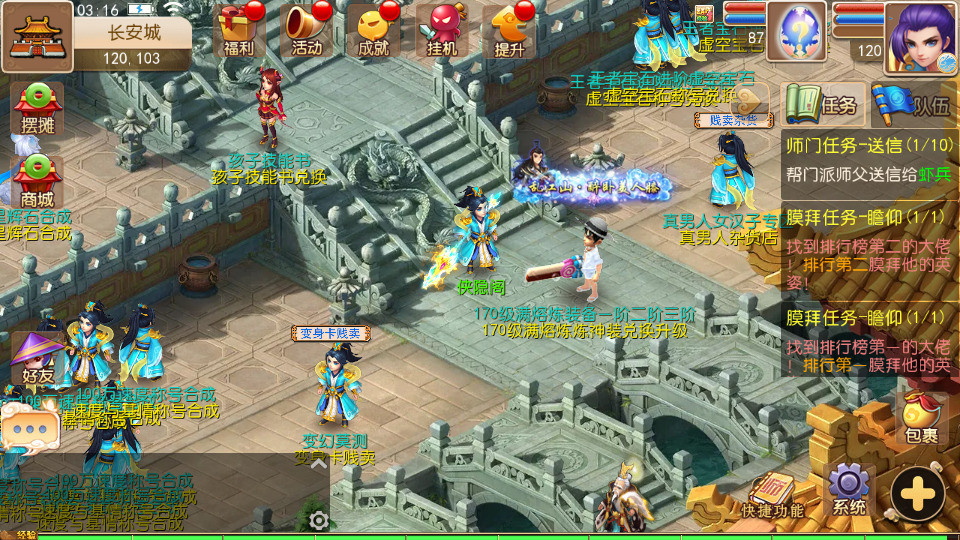The width and height of the screenshot is (960, 540).
Task: Open the 成就 achievements icon
Action: tap(373, 30)
